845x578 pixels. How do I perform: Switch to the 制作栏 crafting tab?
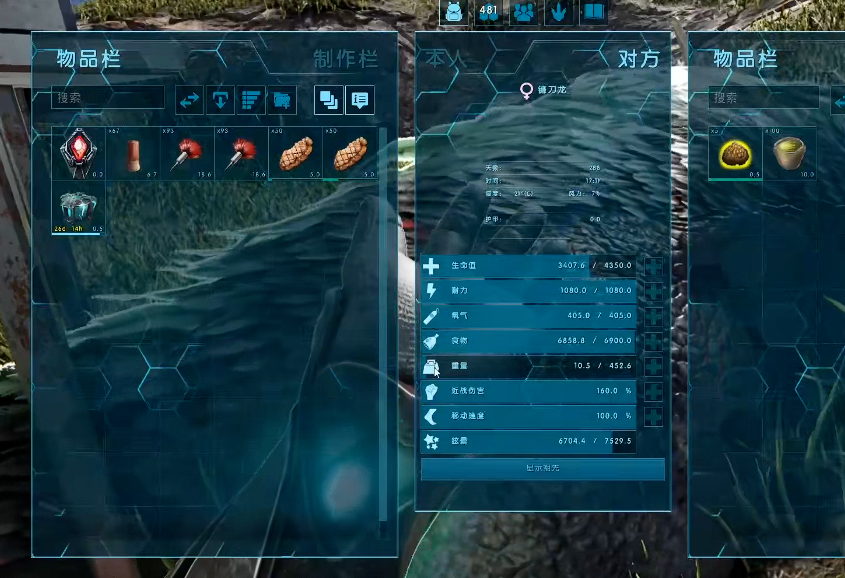(x=345, y=59)
